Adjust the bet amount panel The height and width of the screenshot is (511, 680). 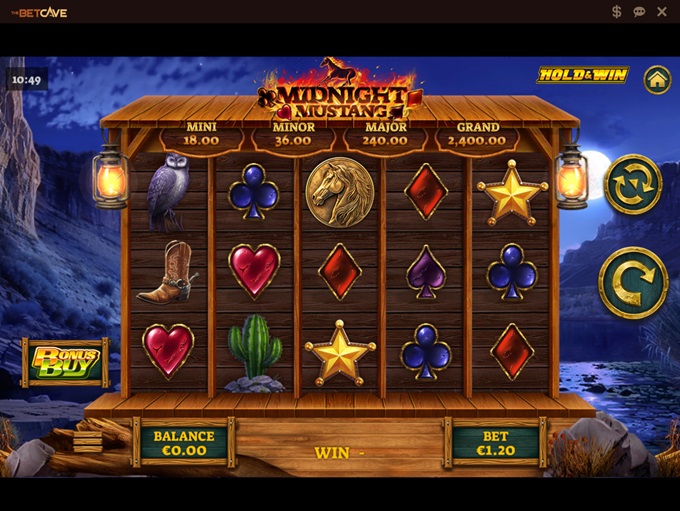point(495,443)
